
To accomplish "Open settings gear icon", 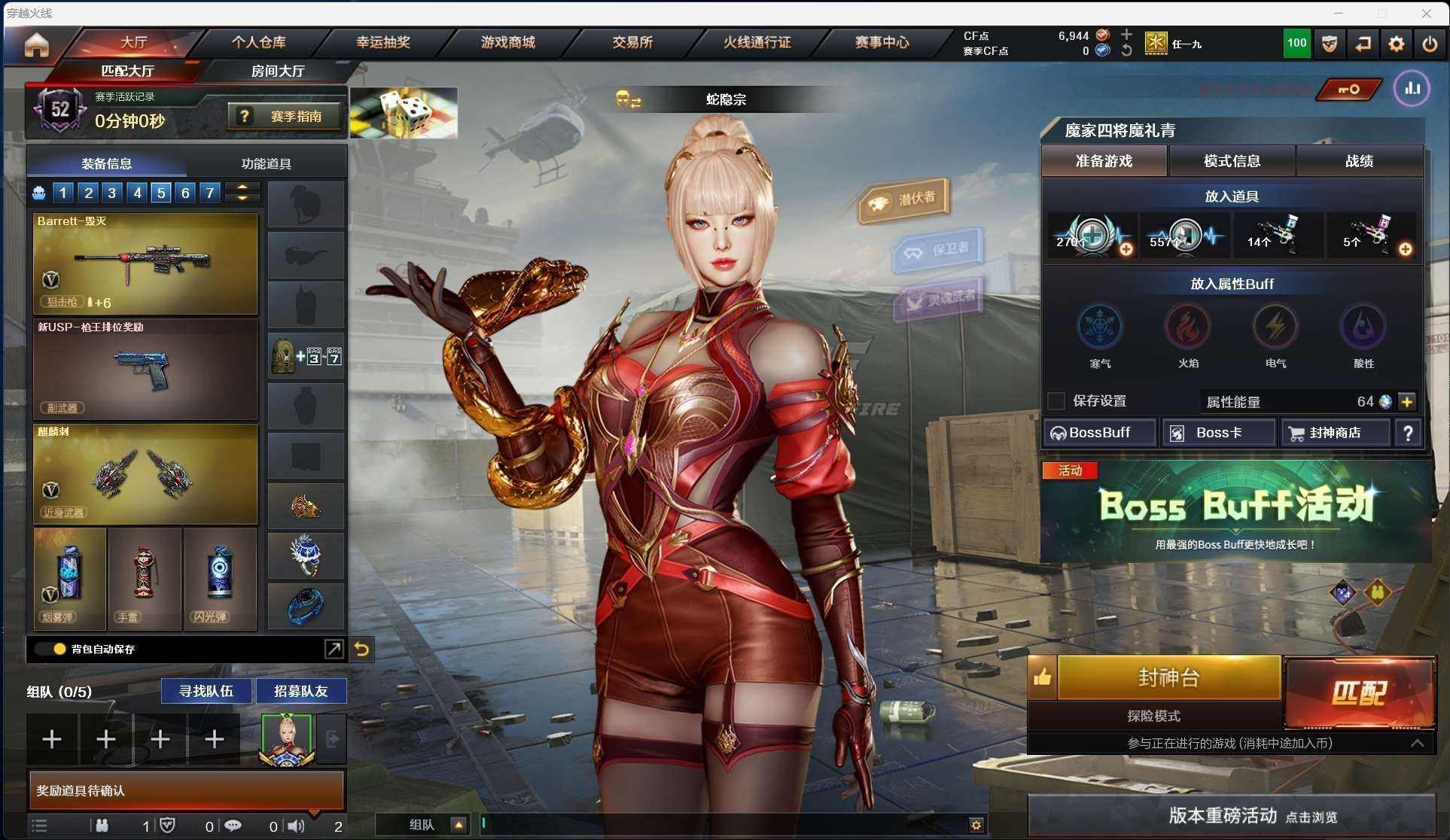I will [1396, 44].
